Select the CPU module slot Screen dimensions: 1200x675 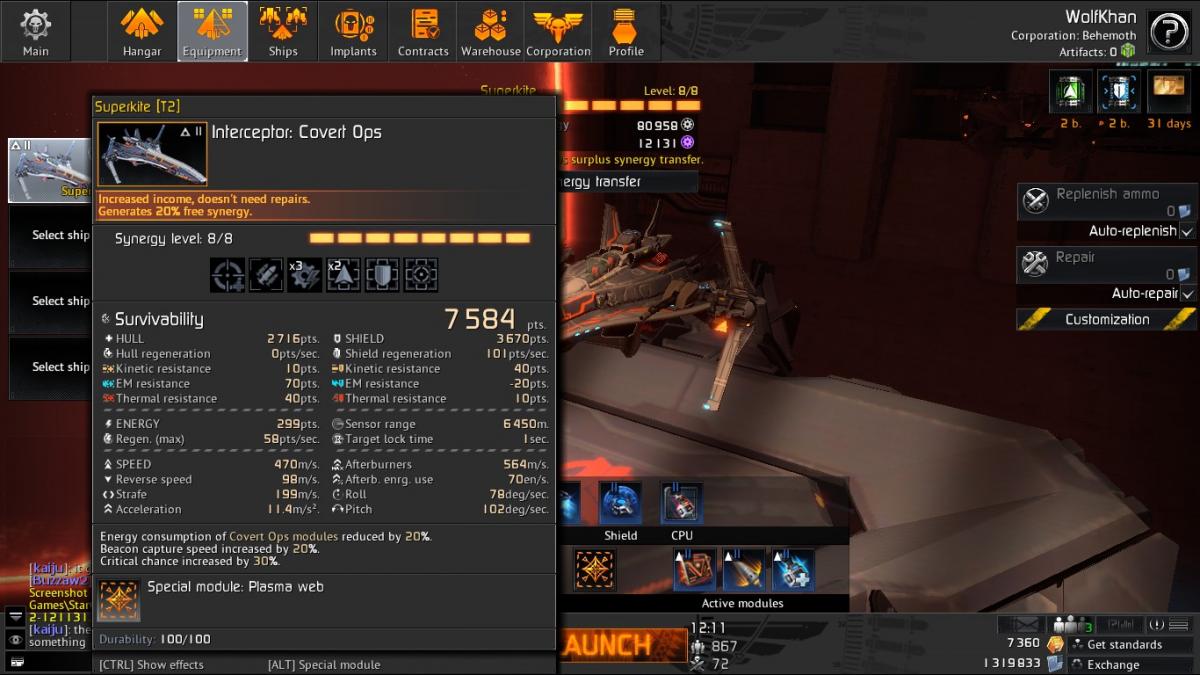(682, 503)
